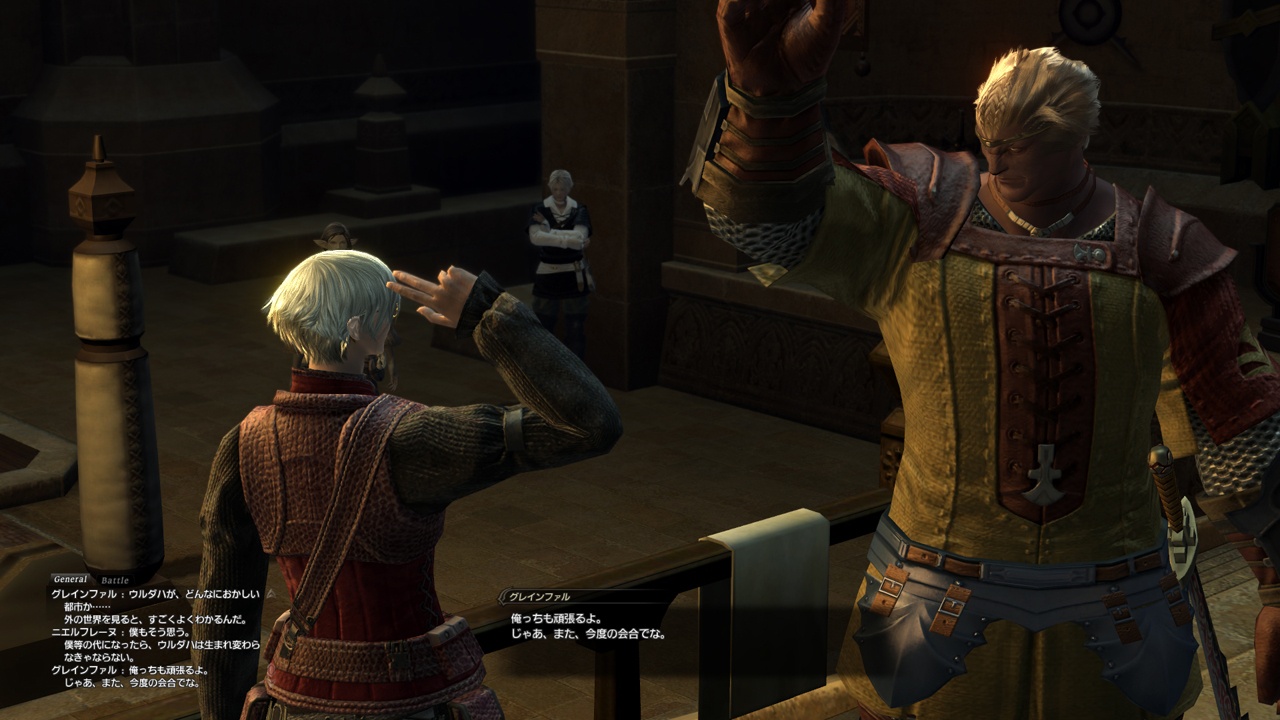Advance the グレインファル dialogue box

point(588,626)
